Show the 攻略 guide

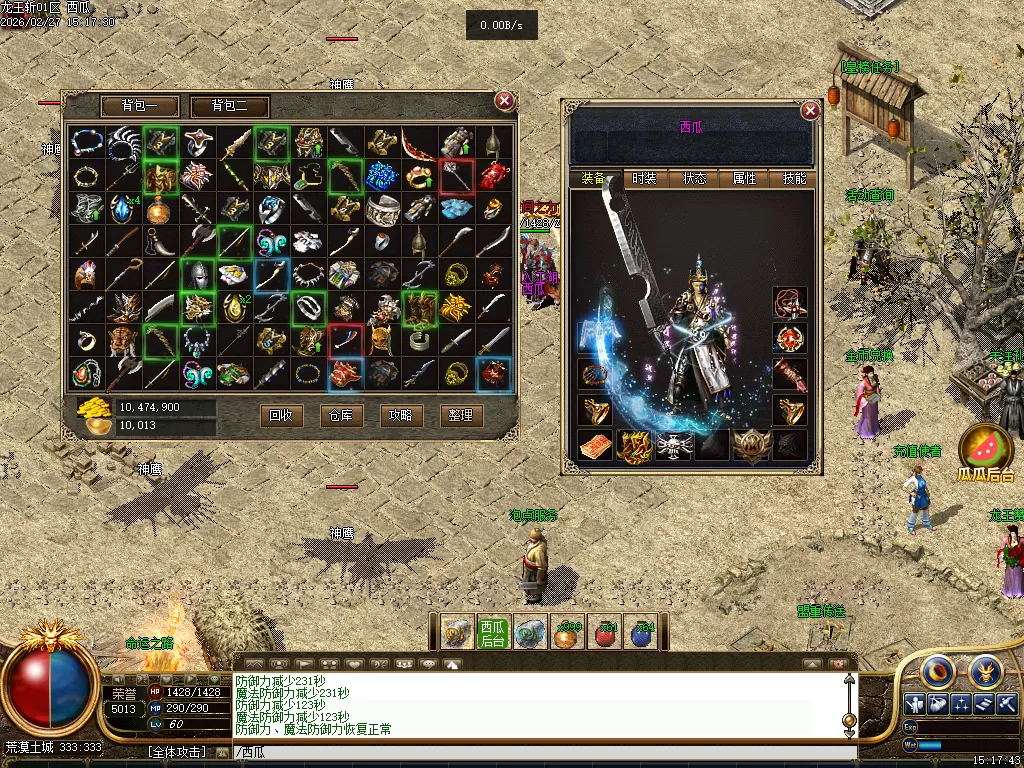click(x=401, y=415)
